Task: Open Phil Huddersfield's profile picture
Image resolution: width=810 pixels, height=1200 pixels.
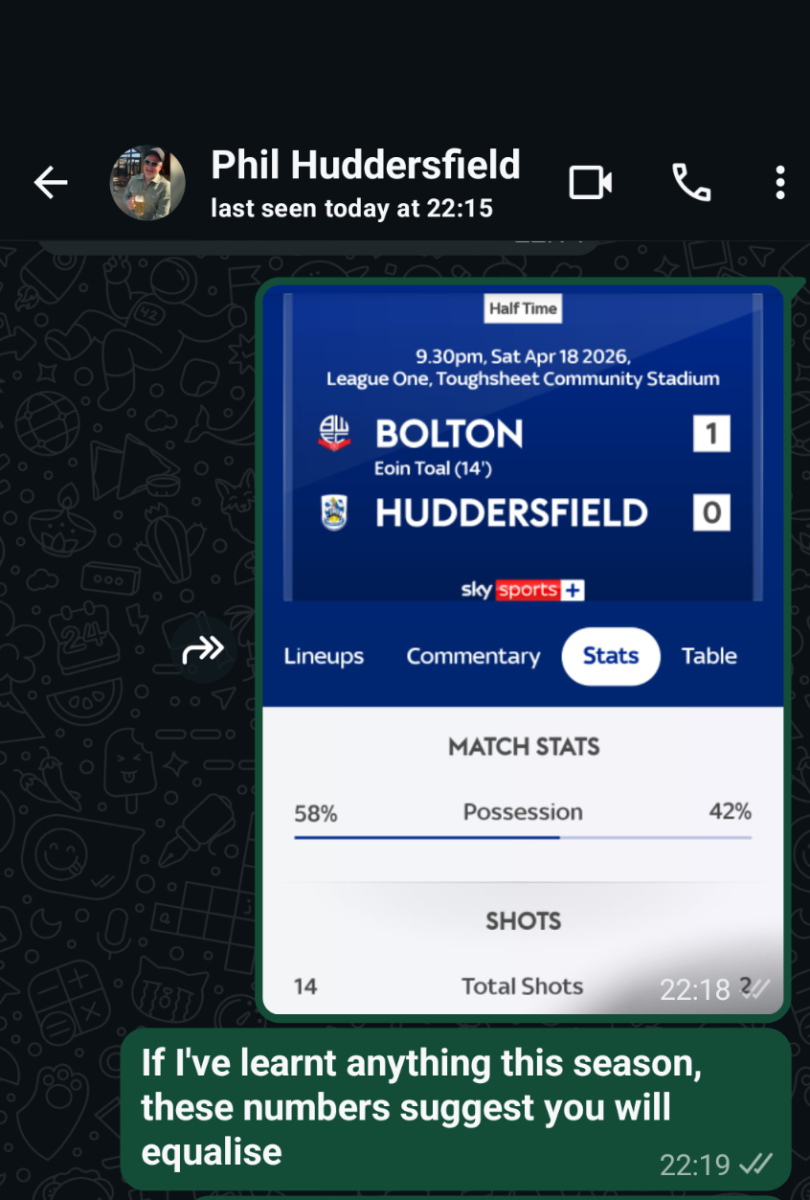Action: click(x=147, y=183)
